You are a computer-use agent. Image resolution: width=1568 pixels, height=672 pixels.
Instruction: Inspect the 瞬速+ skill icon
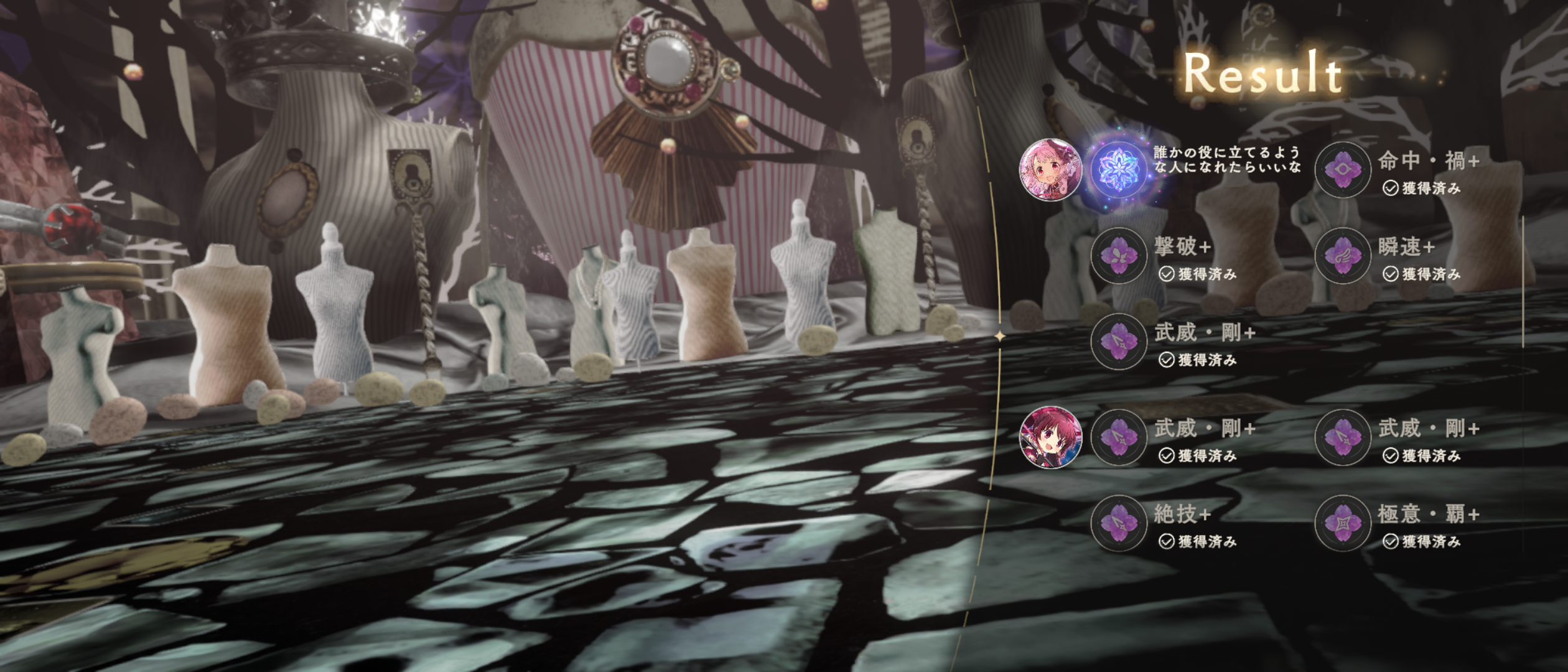[1343, 256]
